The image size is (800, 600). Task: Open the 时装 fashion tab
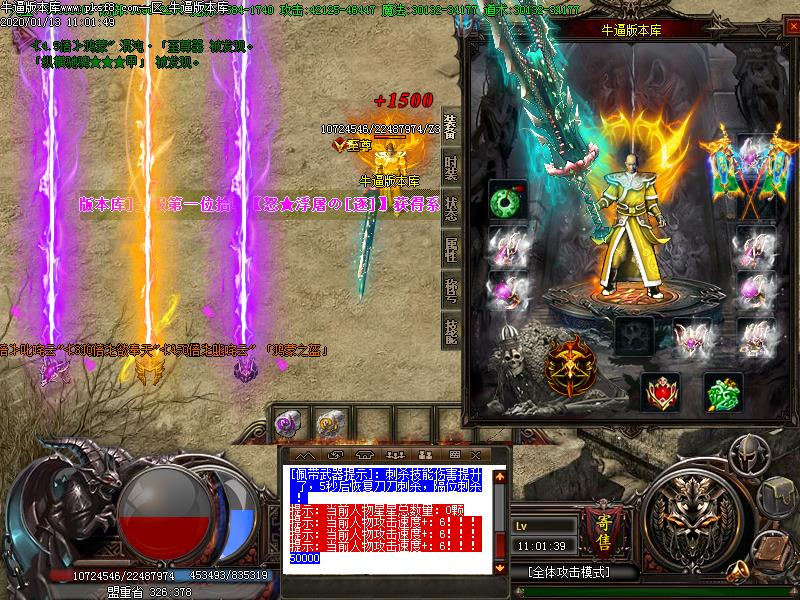point(451,166)
